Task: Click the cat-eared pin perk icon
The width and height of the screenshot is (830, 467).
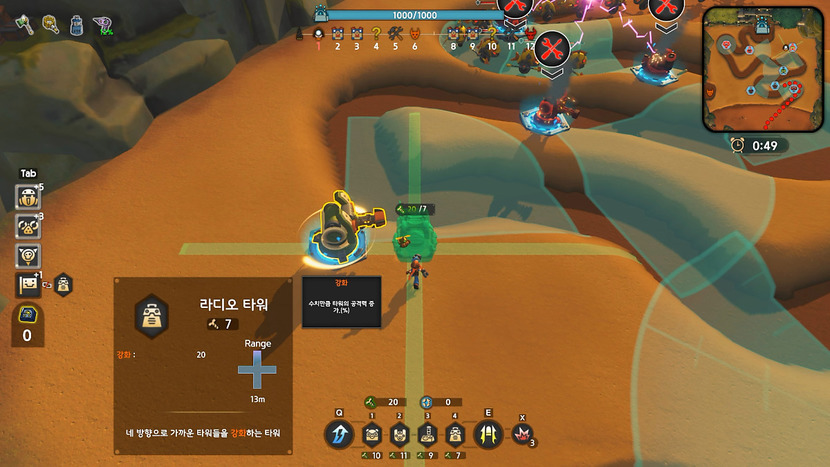Action: pos(28,256)
